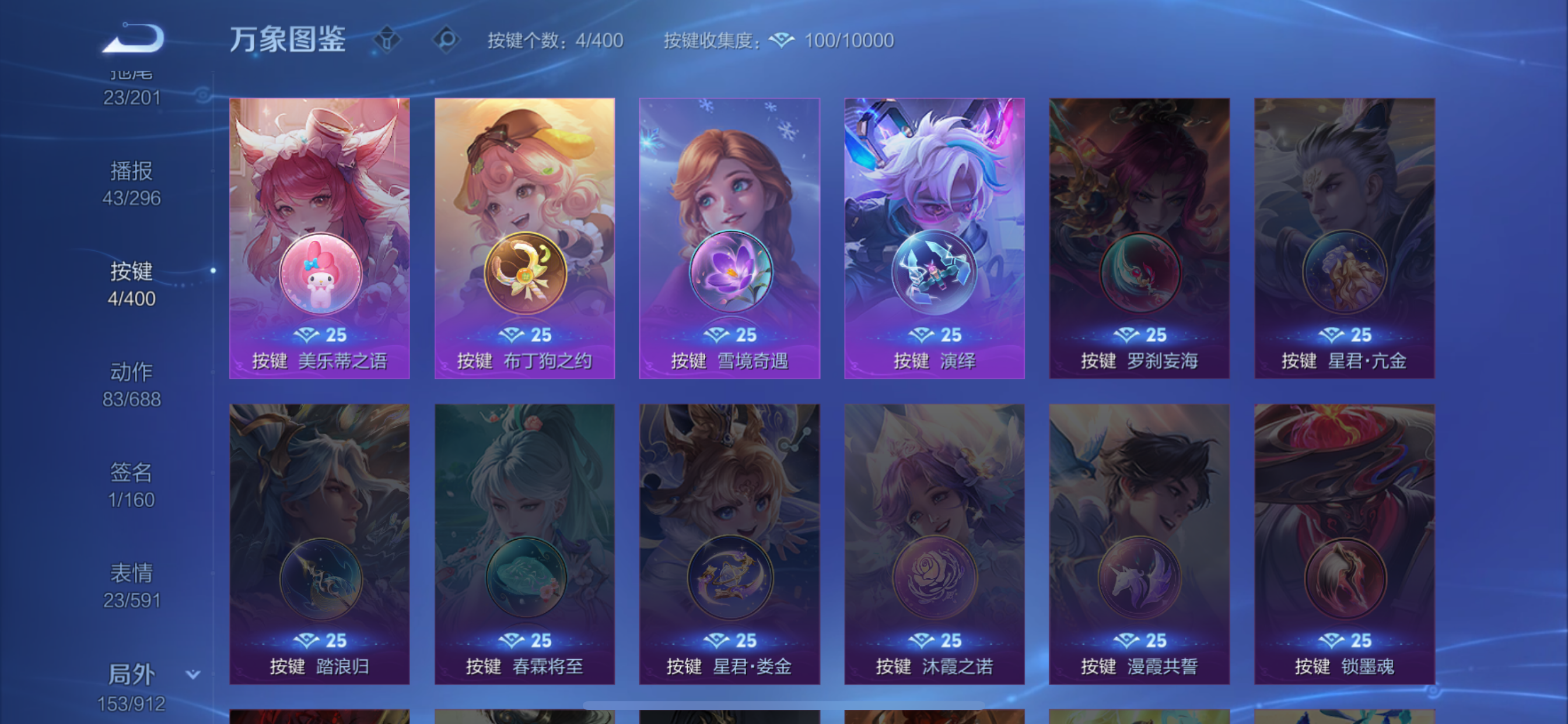
Task: Click the crystal blades emblem on 演绎
Action: point(935,274)
